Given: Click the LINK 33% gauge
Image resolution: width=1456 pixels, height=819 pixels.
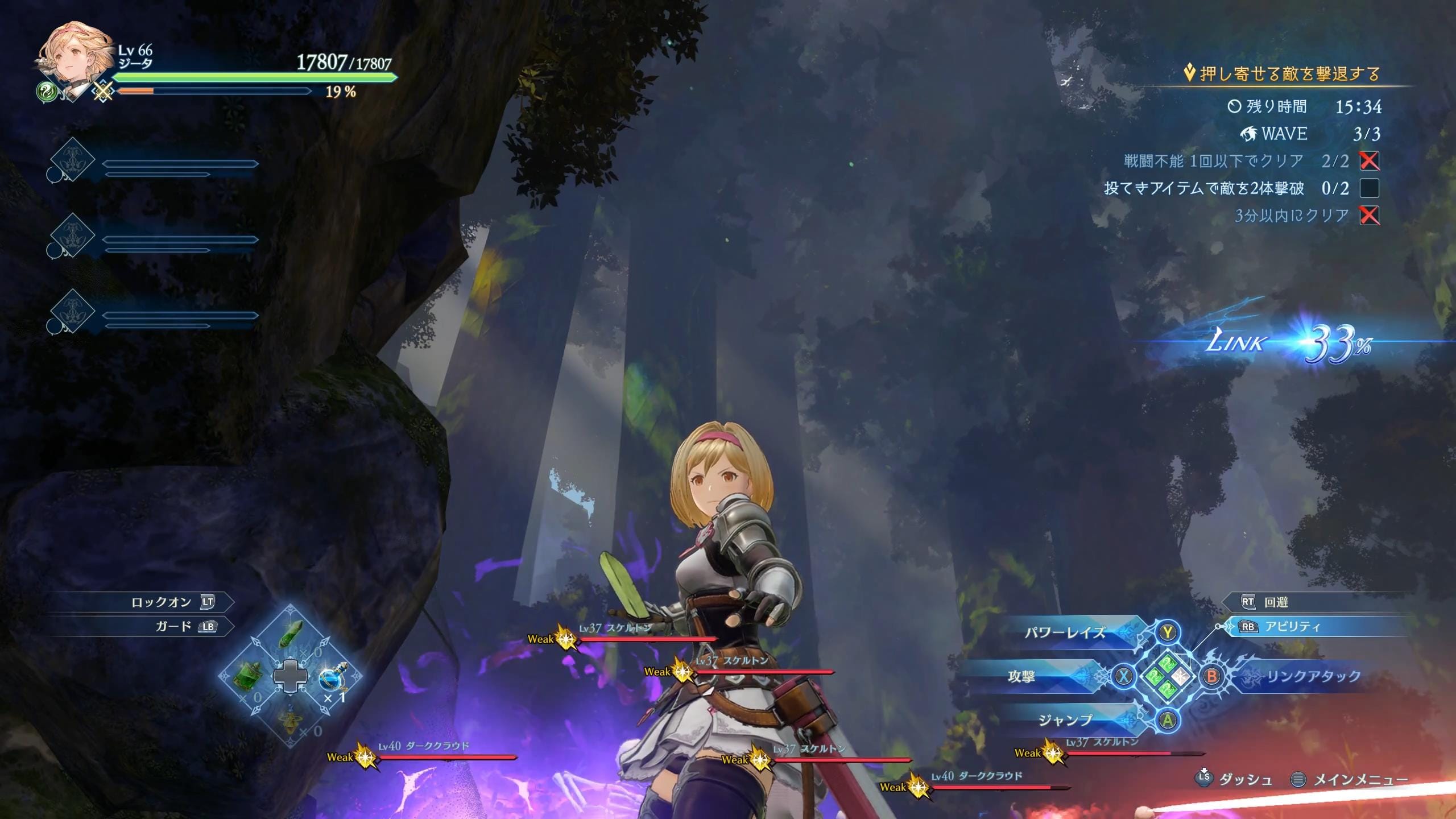Looking at the screenshot, I should click(1291, 343).
